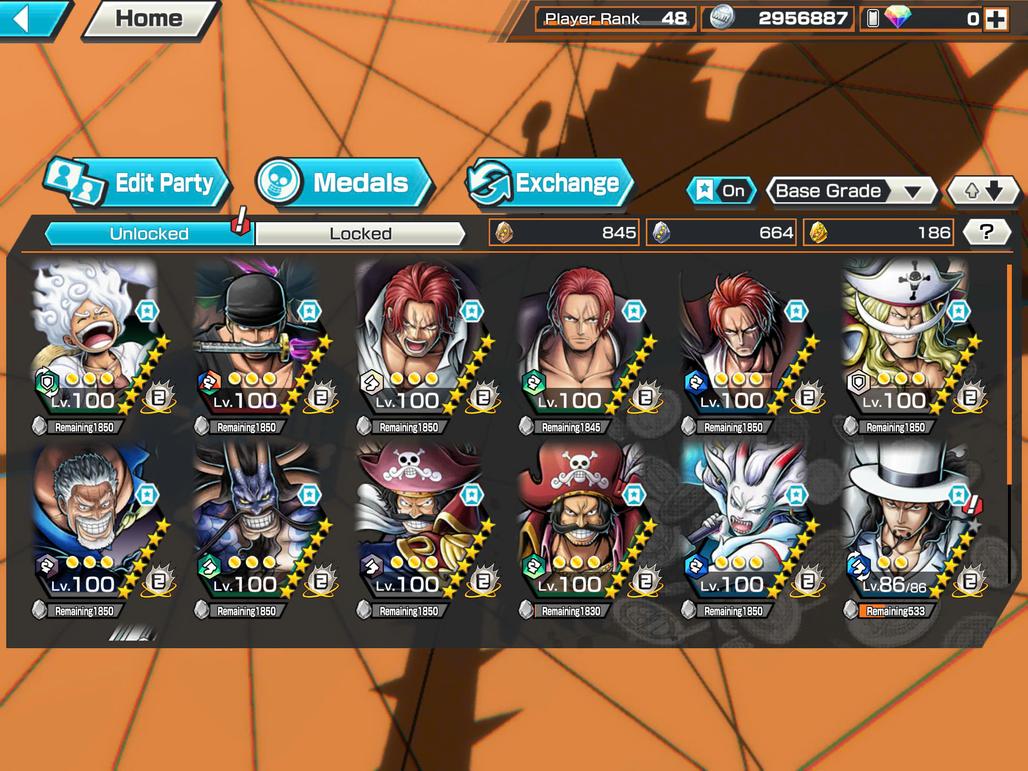Open the Base Grade sort dropdown
Screen dimensions: 1028x771
tap(850, 190)
